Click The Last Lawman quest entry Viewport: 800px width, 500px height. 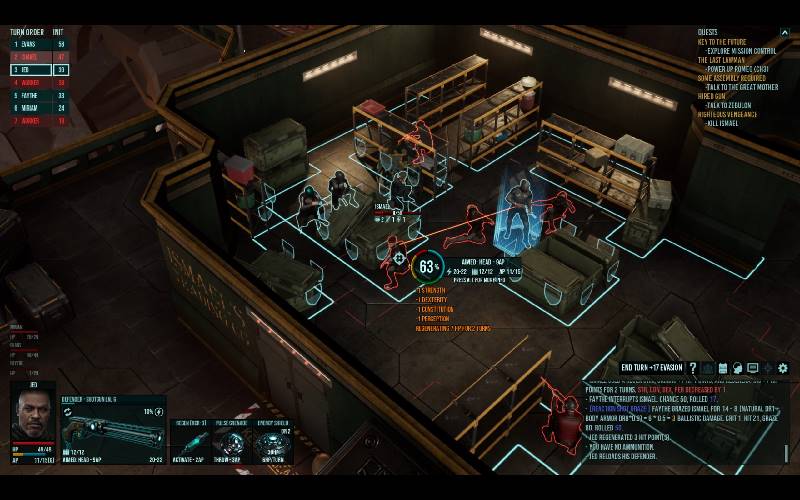point(722,60)
